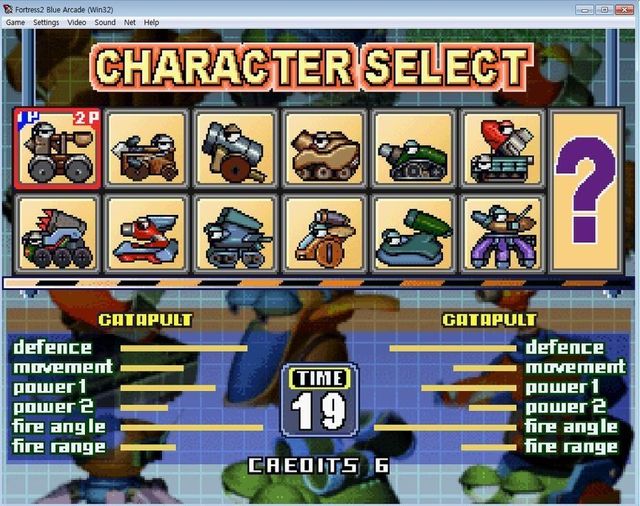Open the Video menu
This screenshot has height=506, width=640.
77,22
